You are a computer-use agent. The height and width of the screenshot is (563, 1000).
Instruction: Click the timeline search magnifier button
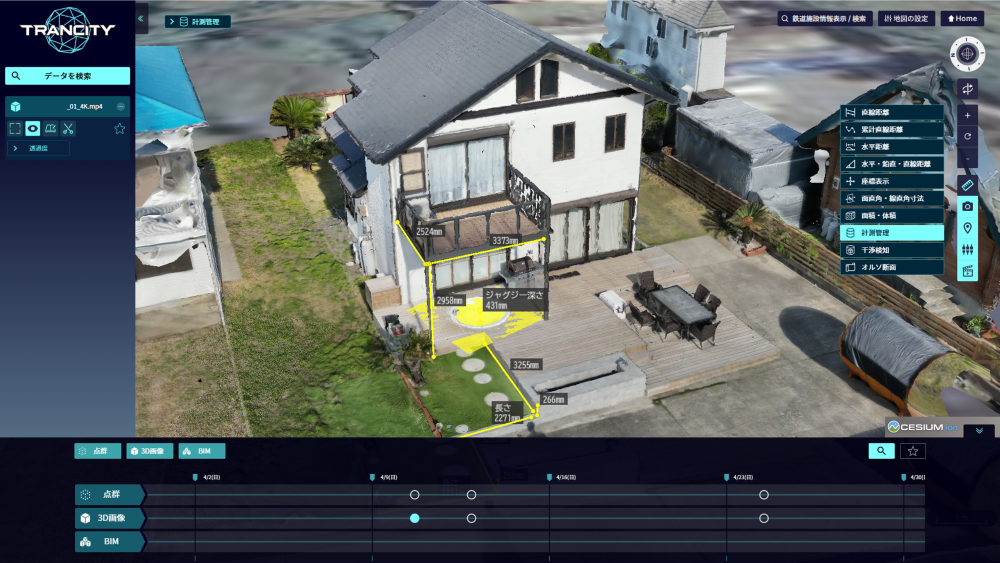(881, 451)
